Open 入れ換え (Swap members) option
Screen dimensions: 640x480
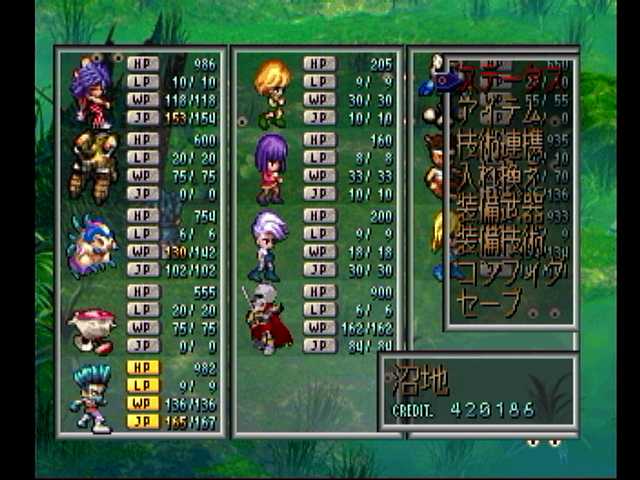498,180
